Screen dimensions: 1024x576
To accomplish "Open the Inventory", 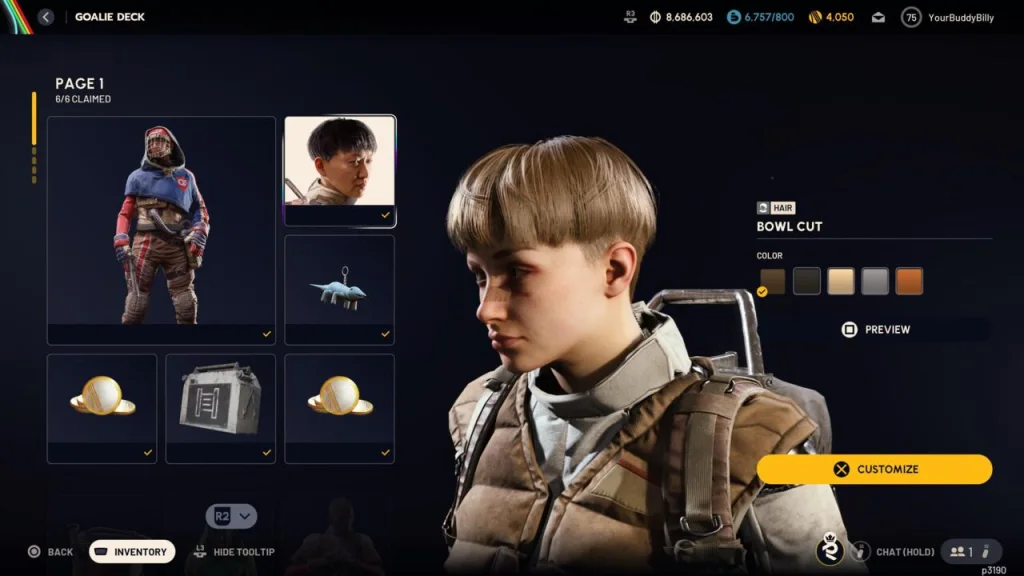I will [132, 552].
